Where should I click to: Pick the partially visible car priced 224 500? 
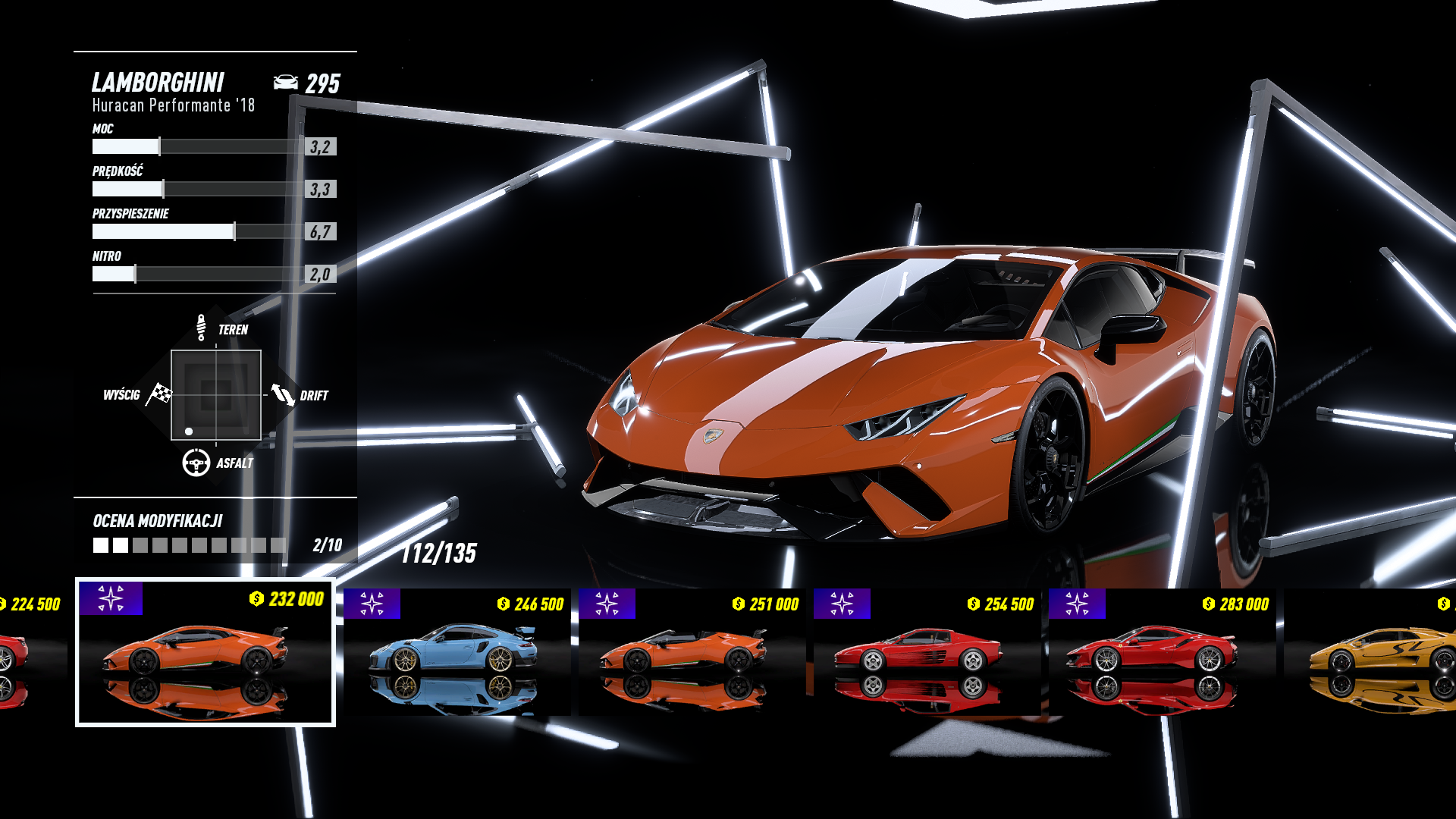(30, 652)
